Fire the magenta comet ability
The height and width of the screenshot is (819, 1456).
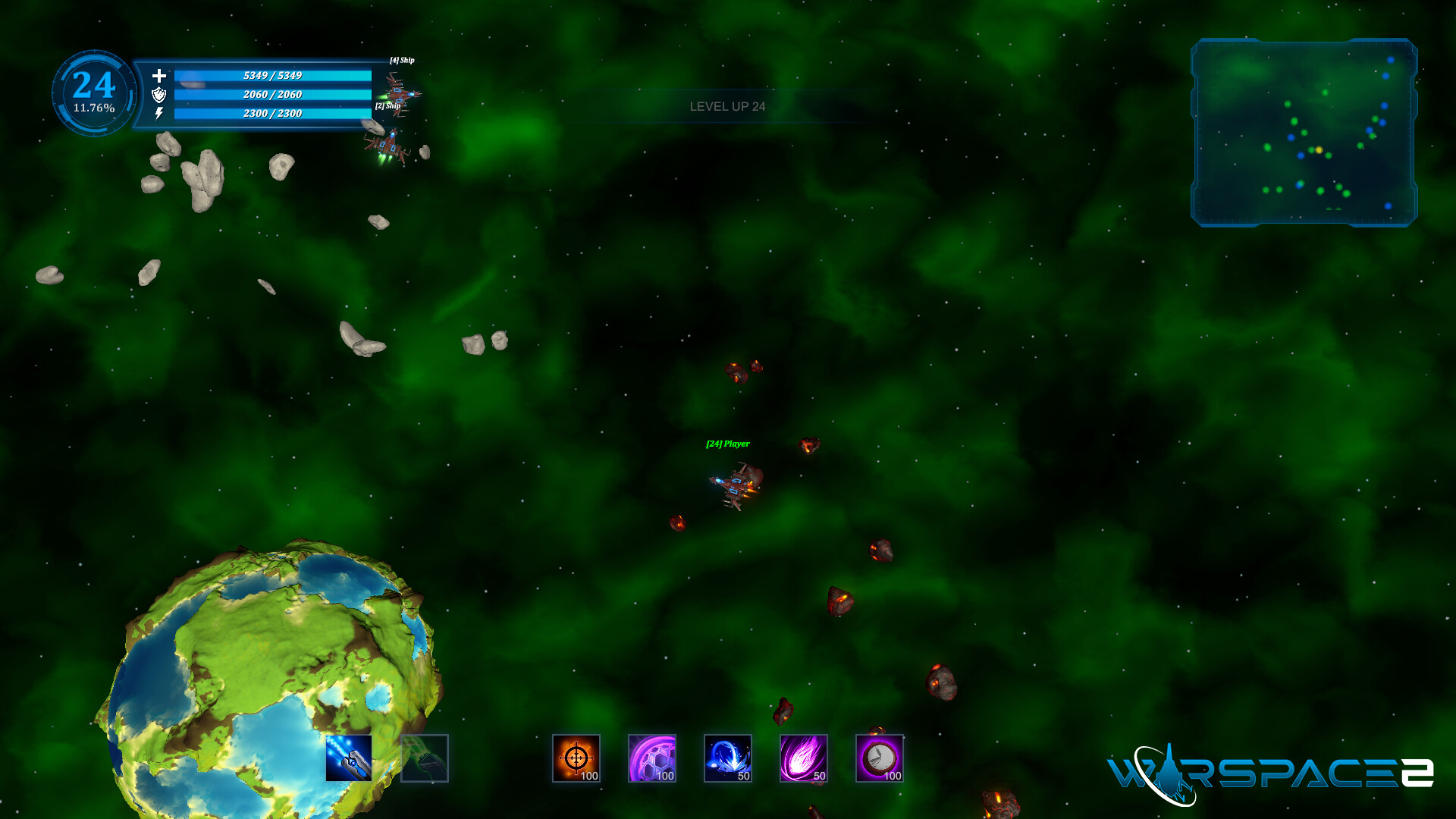(x=804, y=758)
